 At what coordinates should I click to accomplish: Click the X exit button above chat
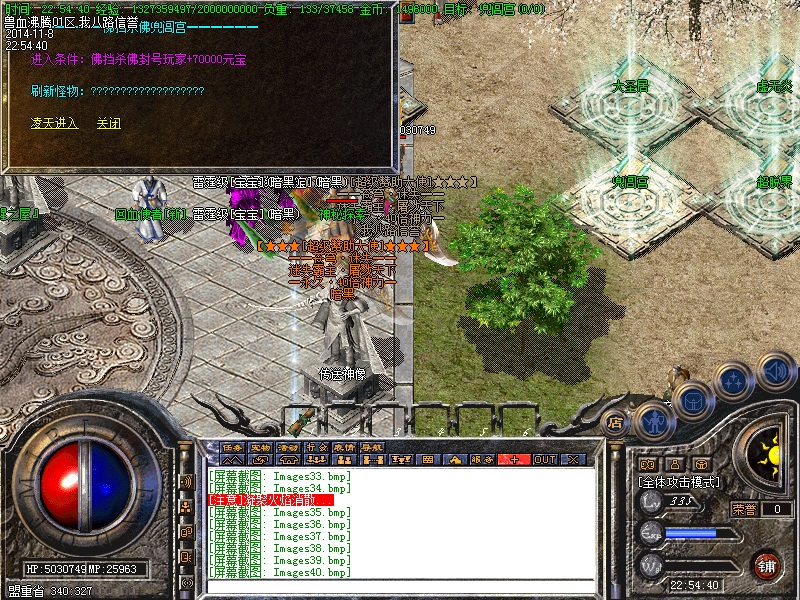(573, 459)
